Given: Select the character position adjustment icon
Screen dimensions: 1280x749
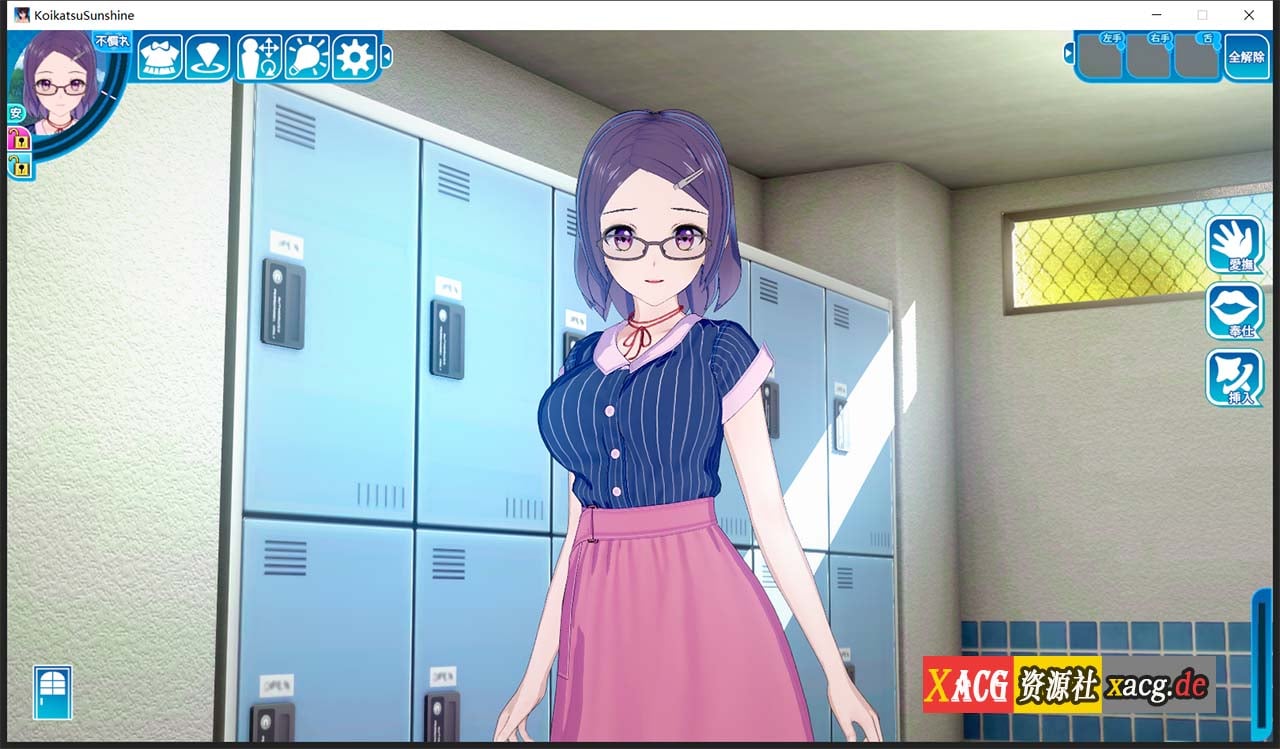Looking at the screenshot, I should [x=258, y=57].
